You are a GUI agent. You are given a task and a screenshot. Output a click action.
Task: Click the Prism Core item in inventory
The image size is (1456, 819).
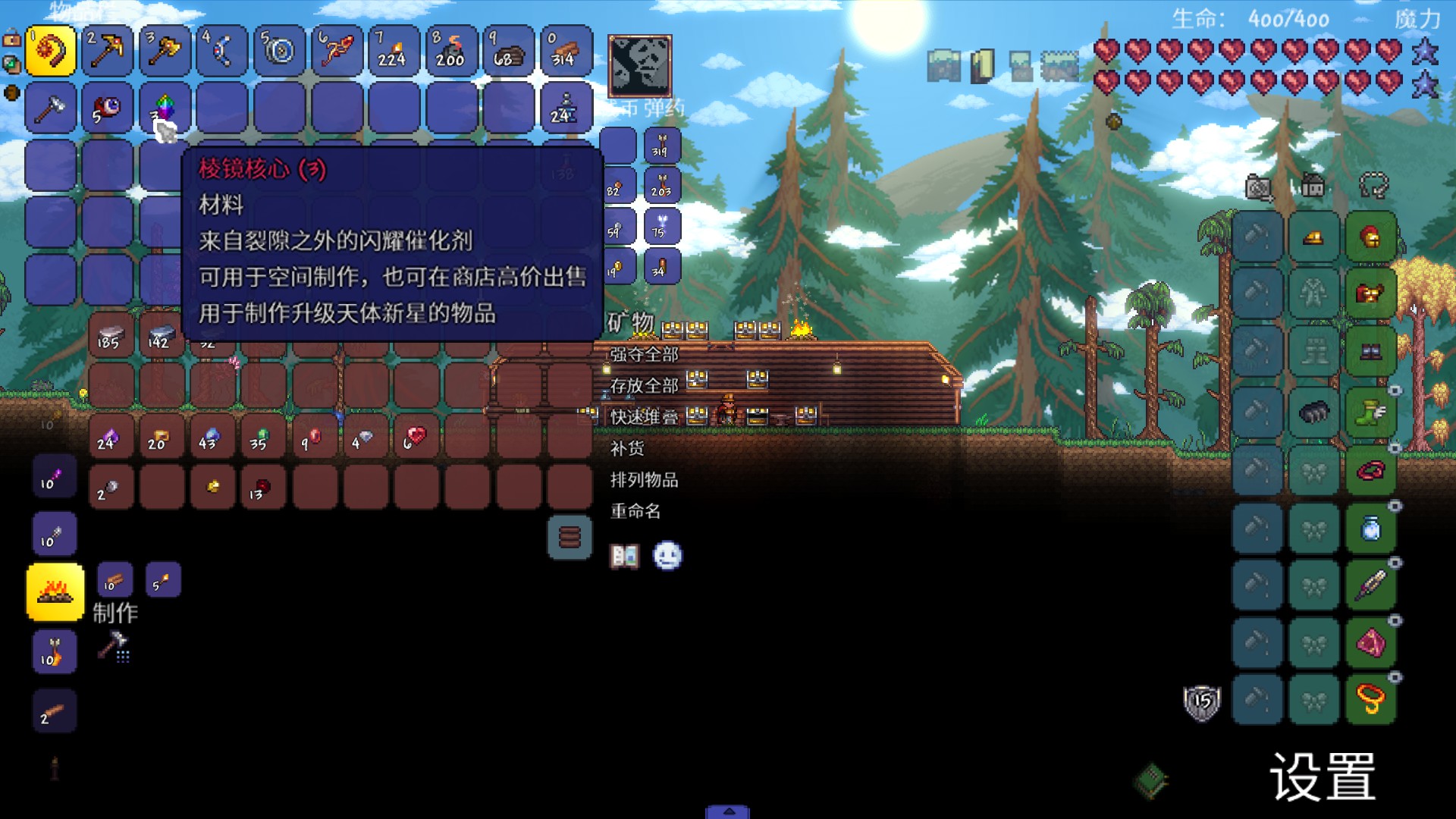pos(165,108)
